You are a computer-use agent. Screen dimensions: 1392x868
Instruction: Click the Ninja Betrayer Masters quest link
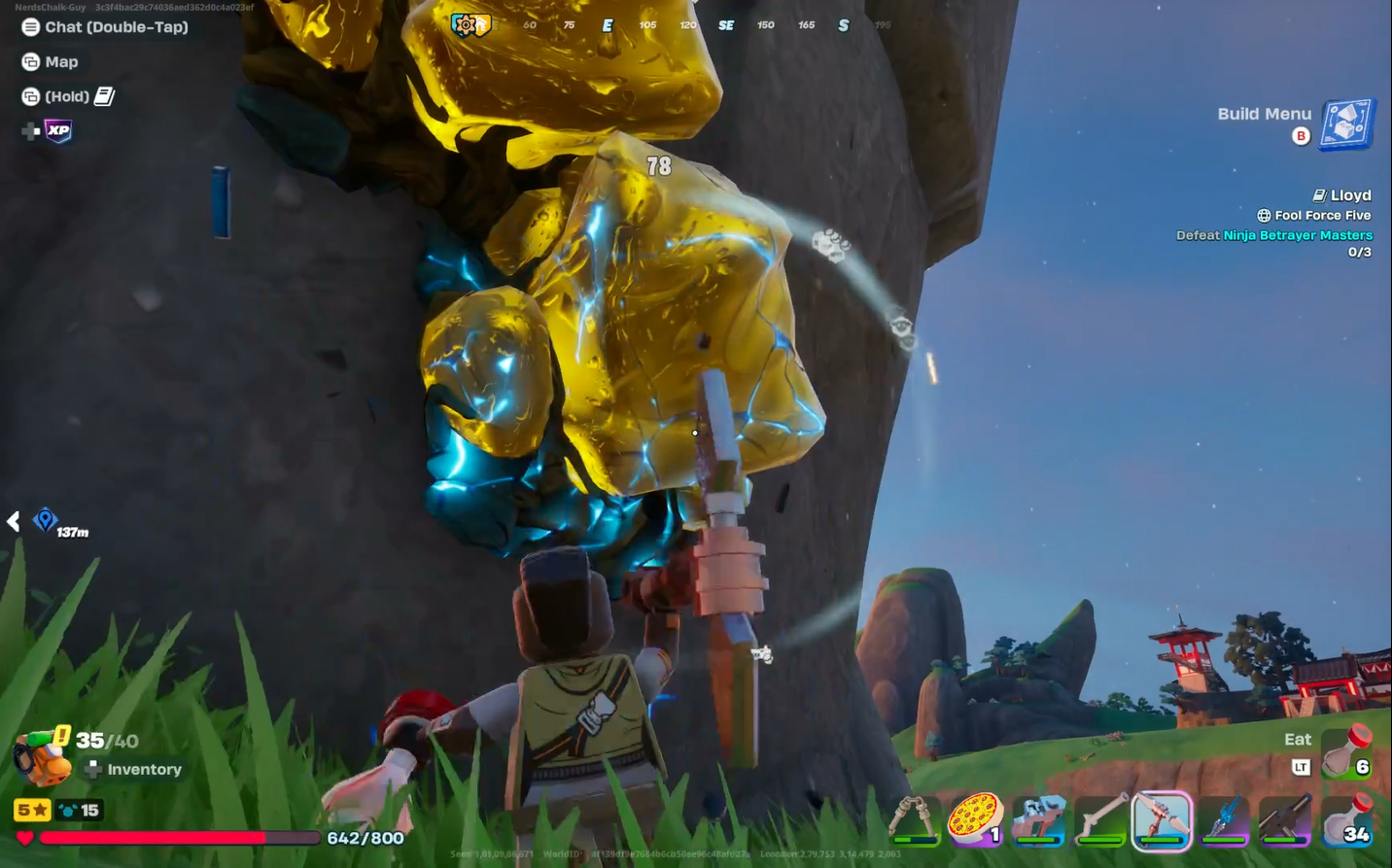point(1298,234)
